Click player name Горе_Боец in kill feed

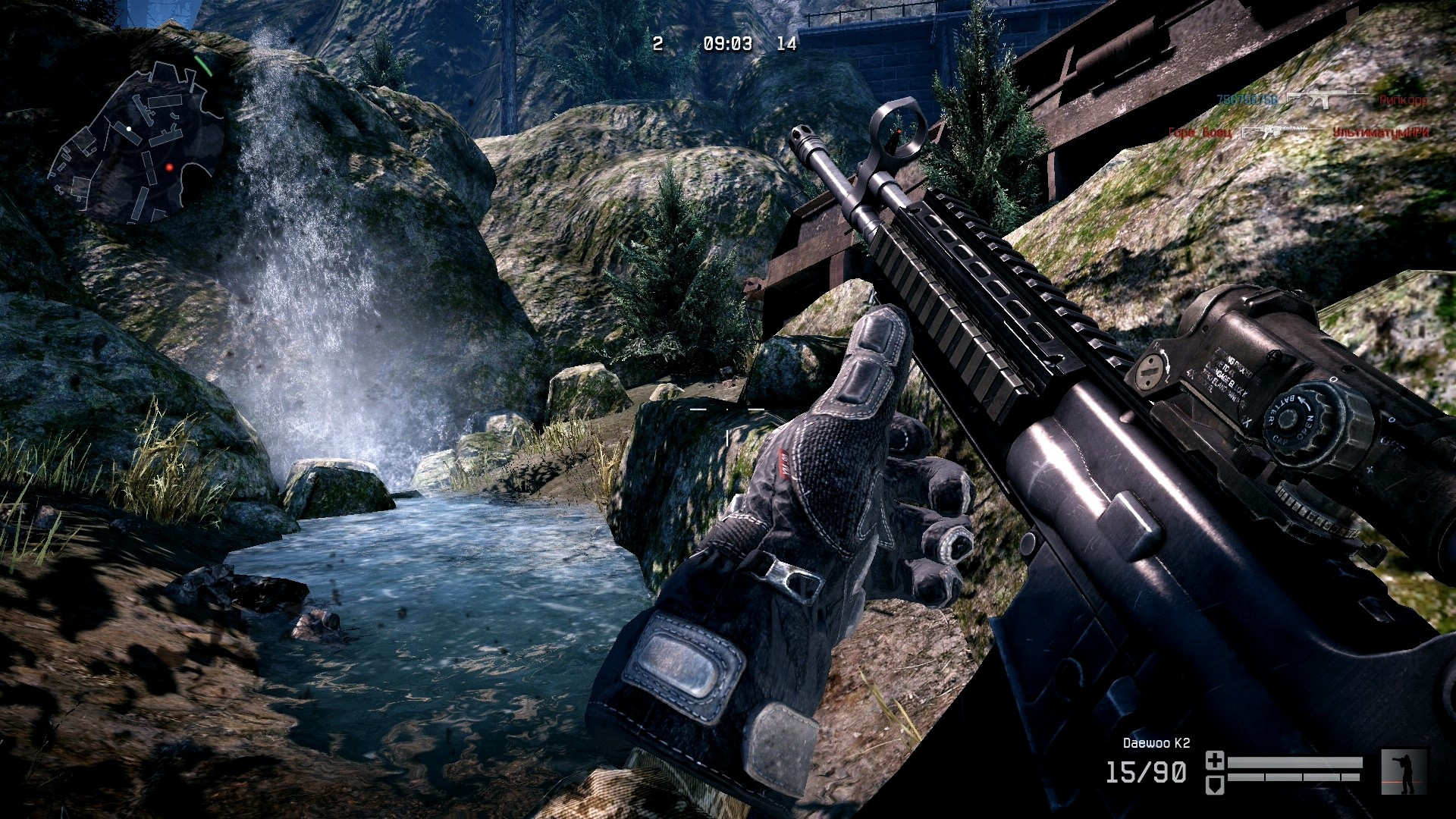click(x=1200, y=133)
